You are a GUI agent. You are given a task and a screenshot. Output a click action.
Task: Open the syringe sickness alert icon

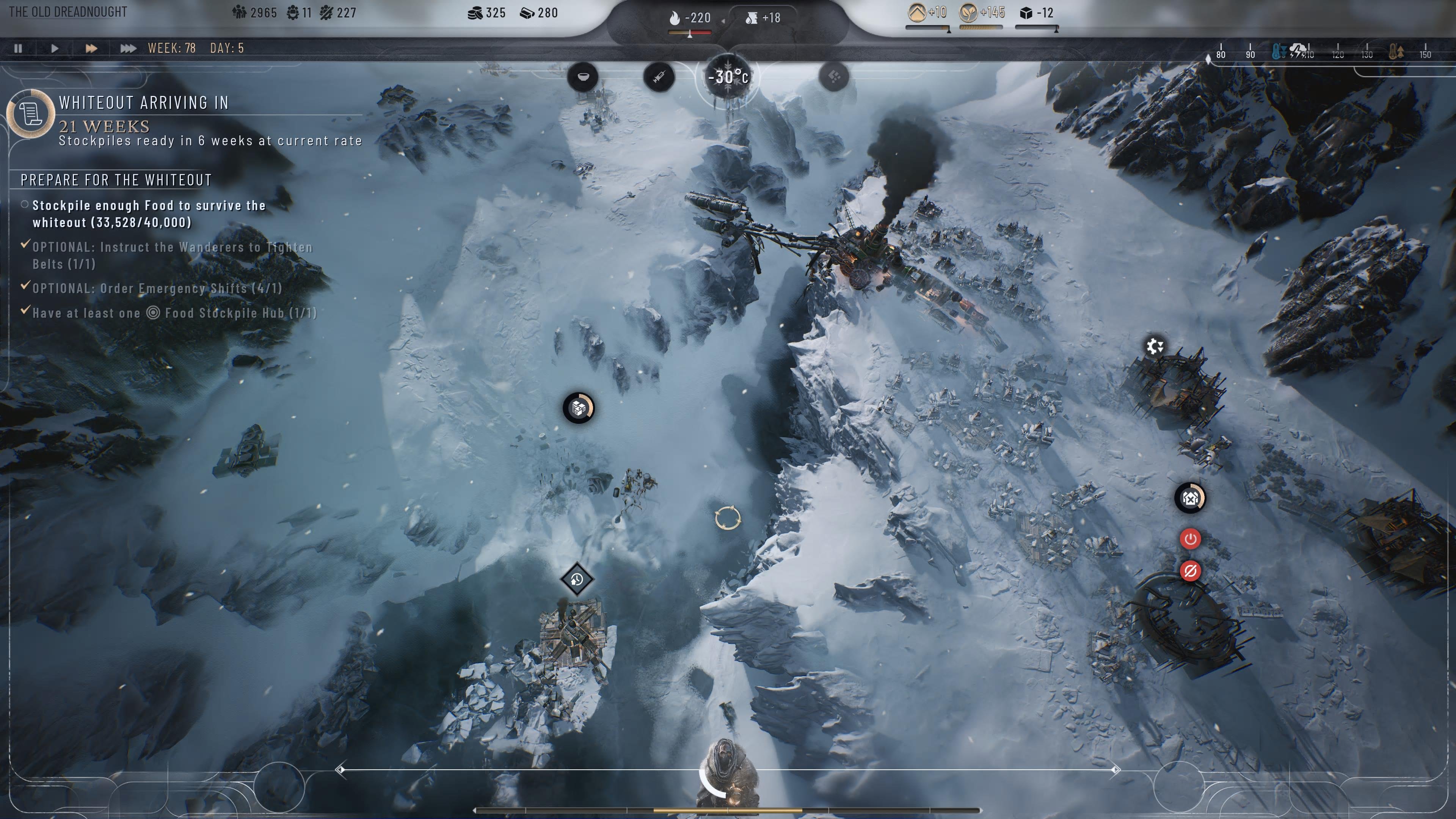(x=659, y=78)
